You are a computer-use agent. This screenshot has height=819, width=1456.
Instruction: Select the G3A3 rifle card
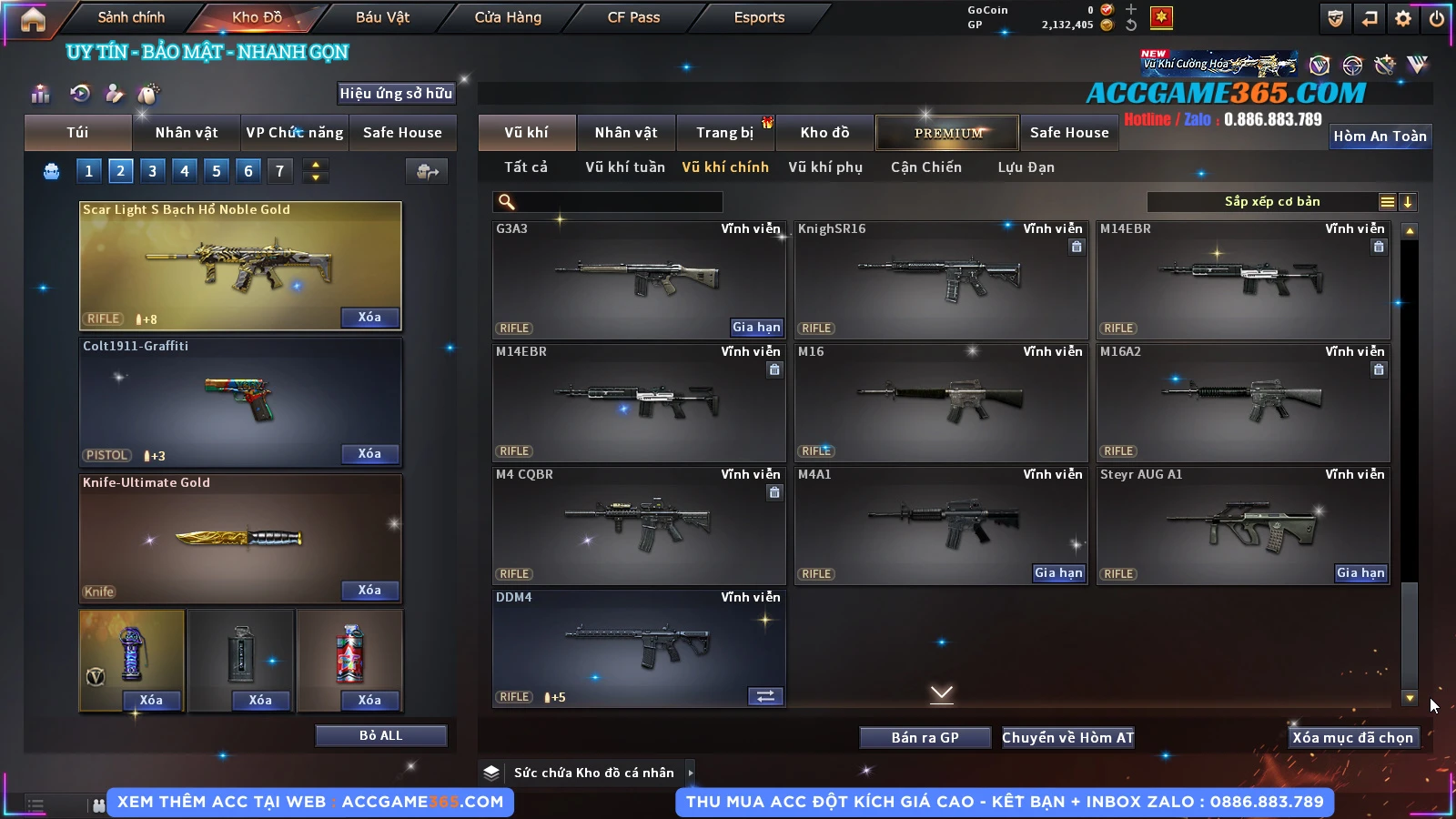(x=638, y=279)
